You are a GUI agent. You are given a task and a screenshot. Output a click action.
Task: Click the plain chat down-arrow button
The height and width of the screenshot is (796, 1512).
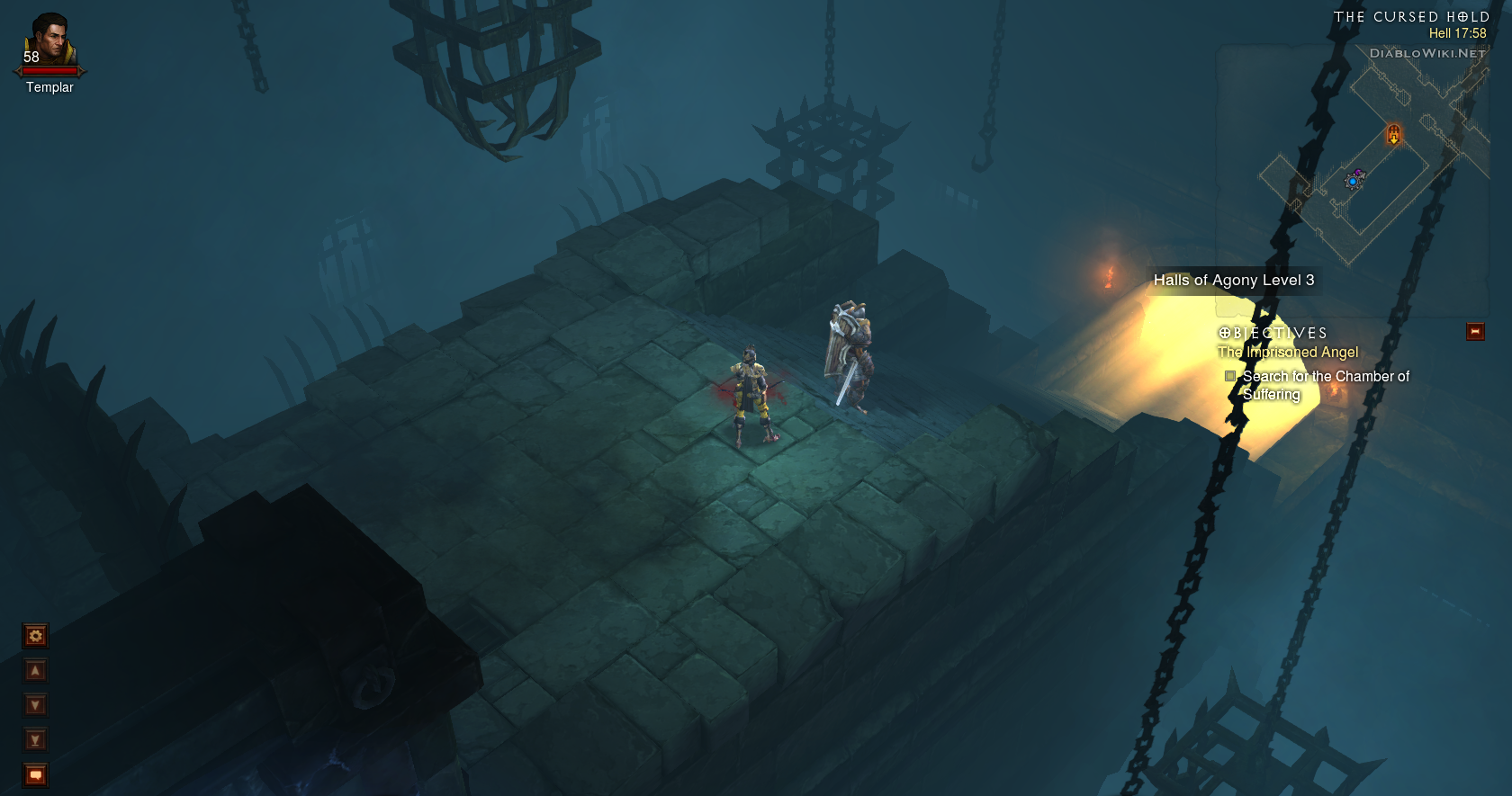35,705
